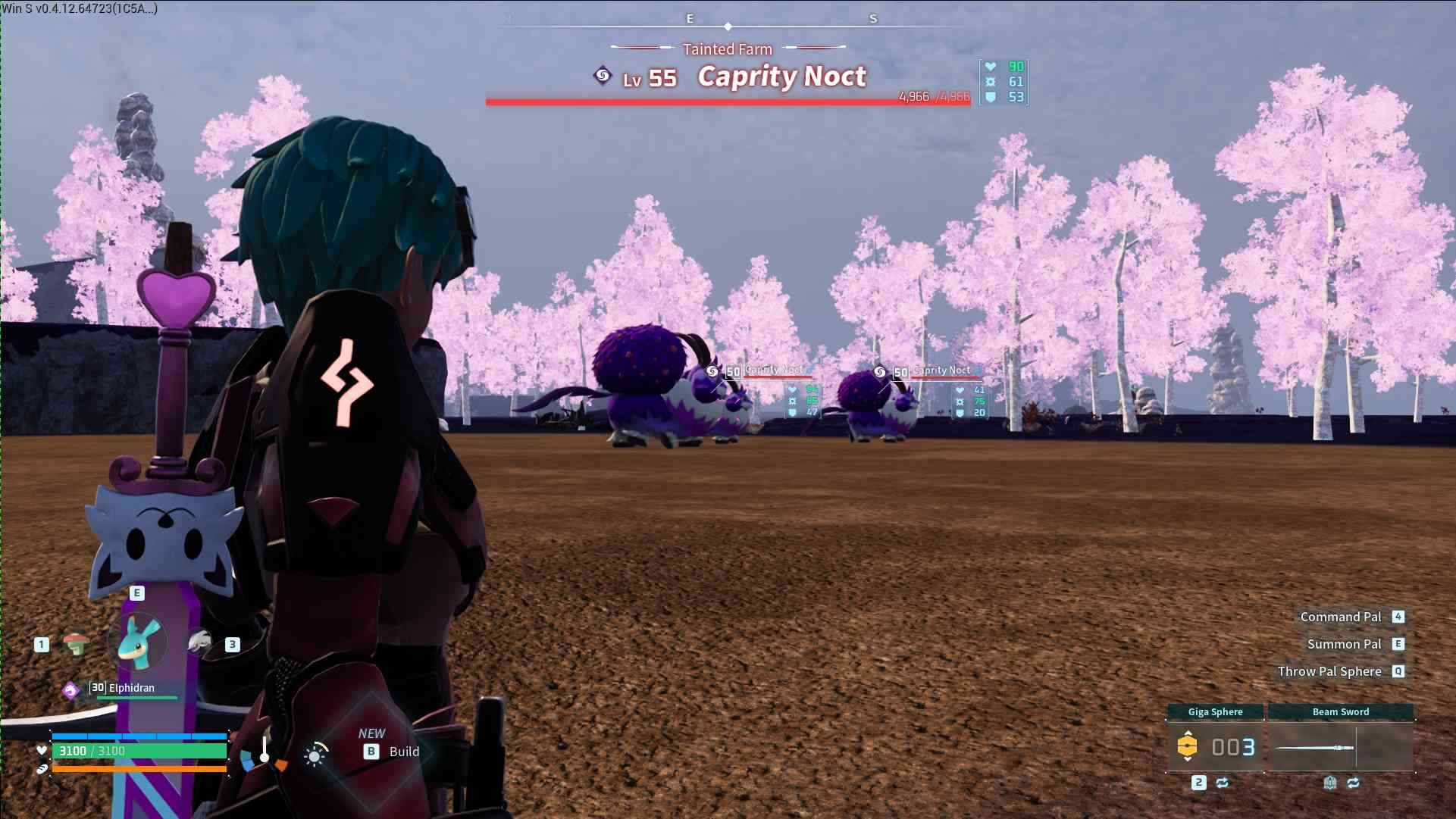Click the Summon Pal command label
The width and height of the screenshot is (1456, 819).
pos(1346,643)
